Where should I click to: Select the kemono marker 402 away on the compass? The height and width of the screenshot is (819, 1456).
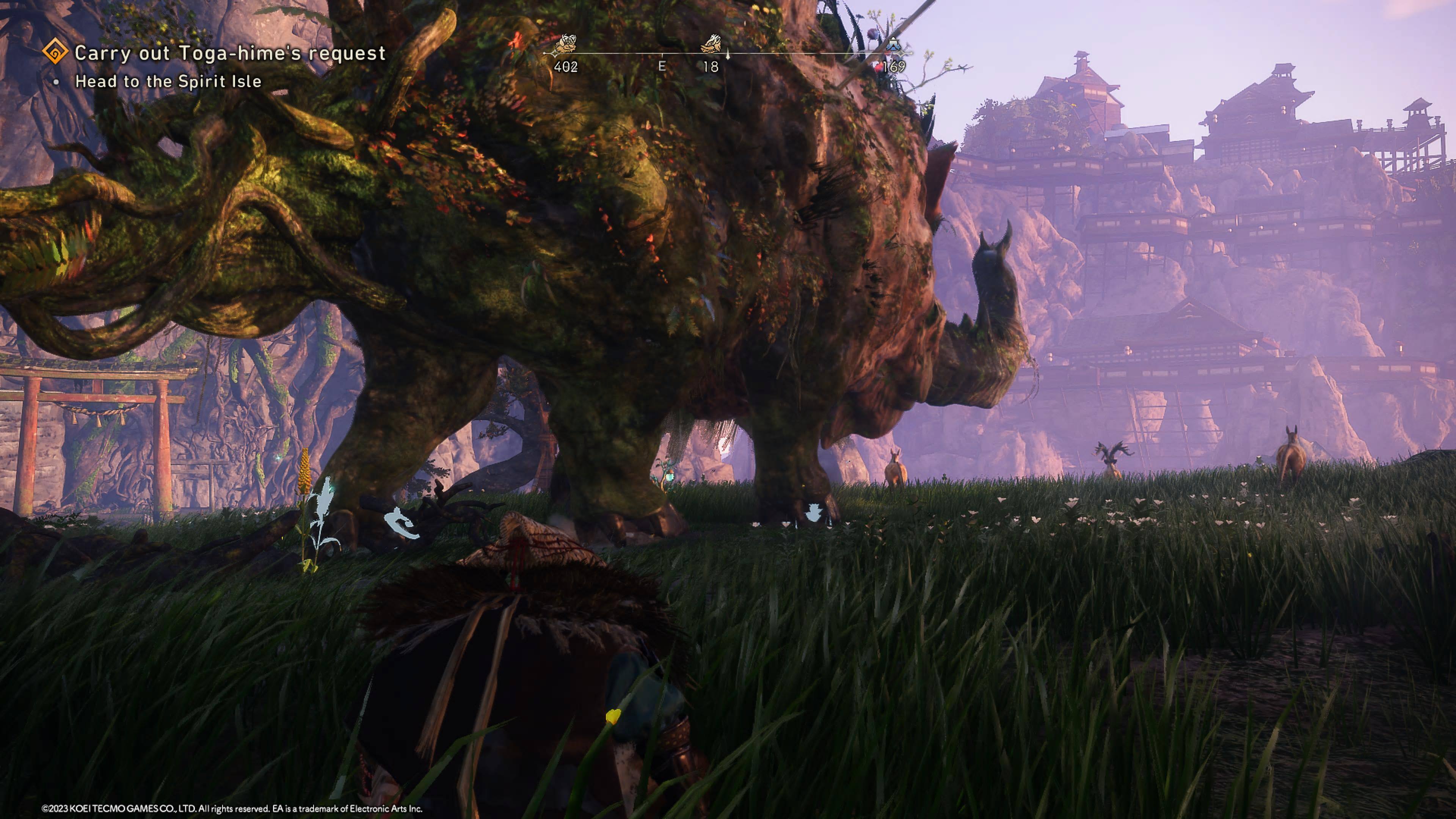(566, 44)
